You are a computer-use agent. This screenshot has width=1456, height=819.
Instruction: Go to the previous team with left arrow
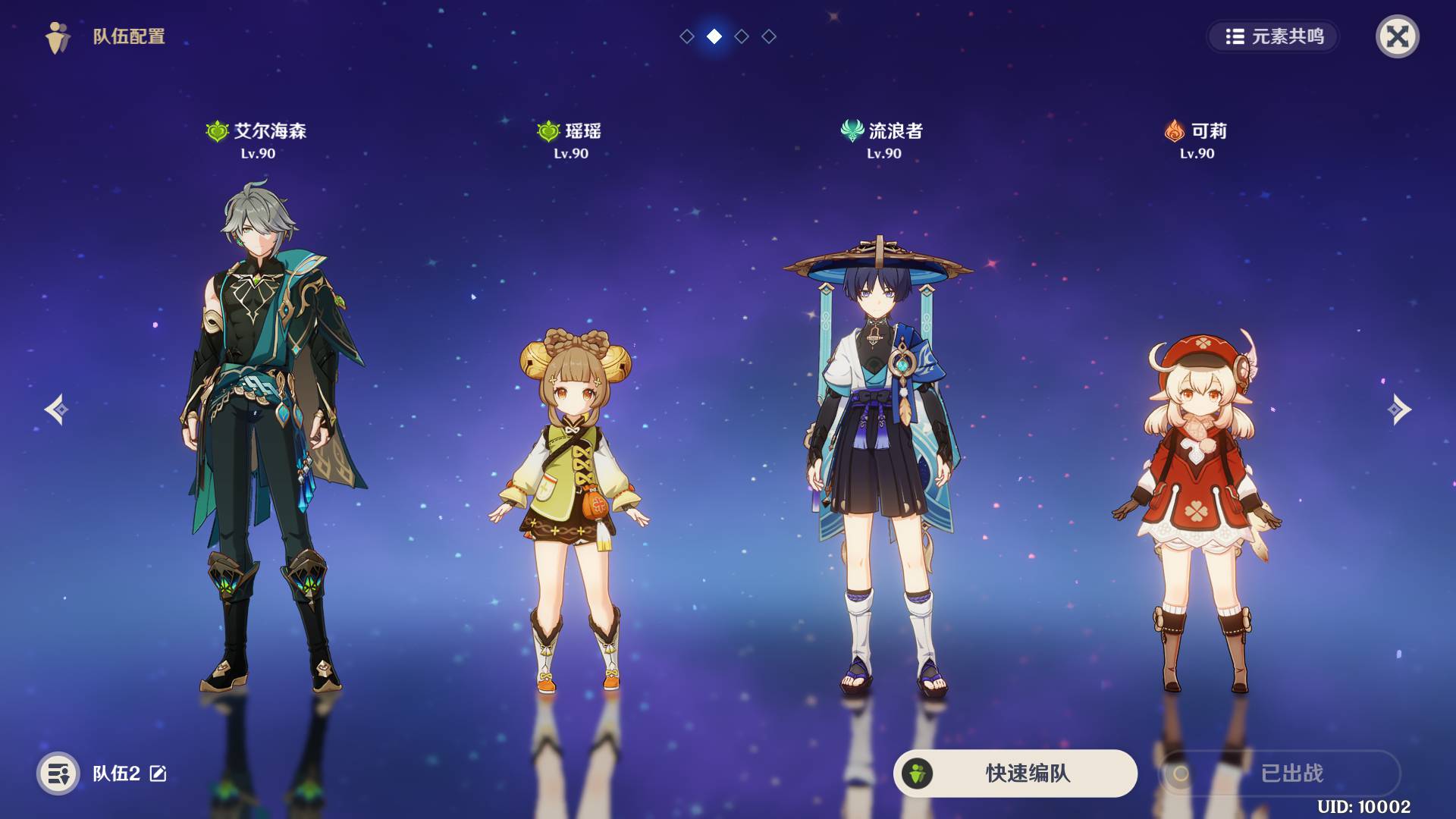coord(56,409)
